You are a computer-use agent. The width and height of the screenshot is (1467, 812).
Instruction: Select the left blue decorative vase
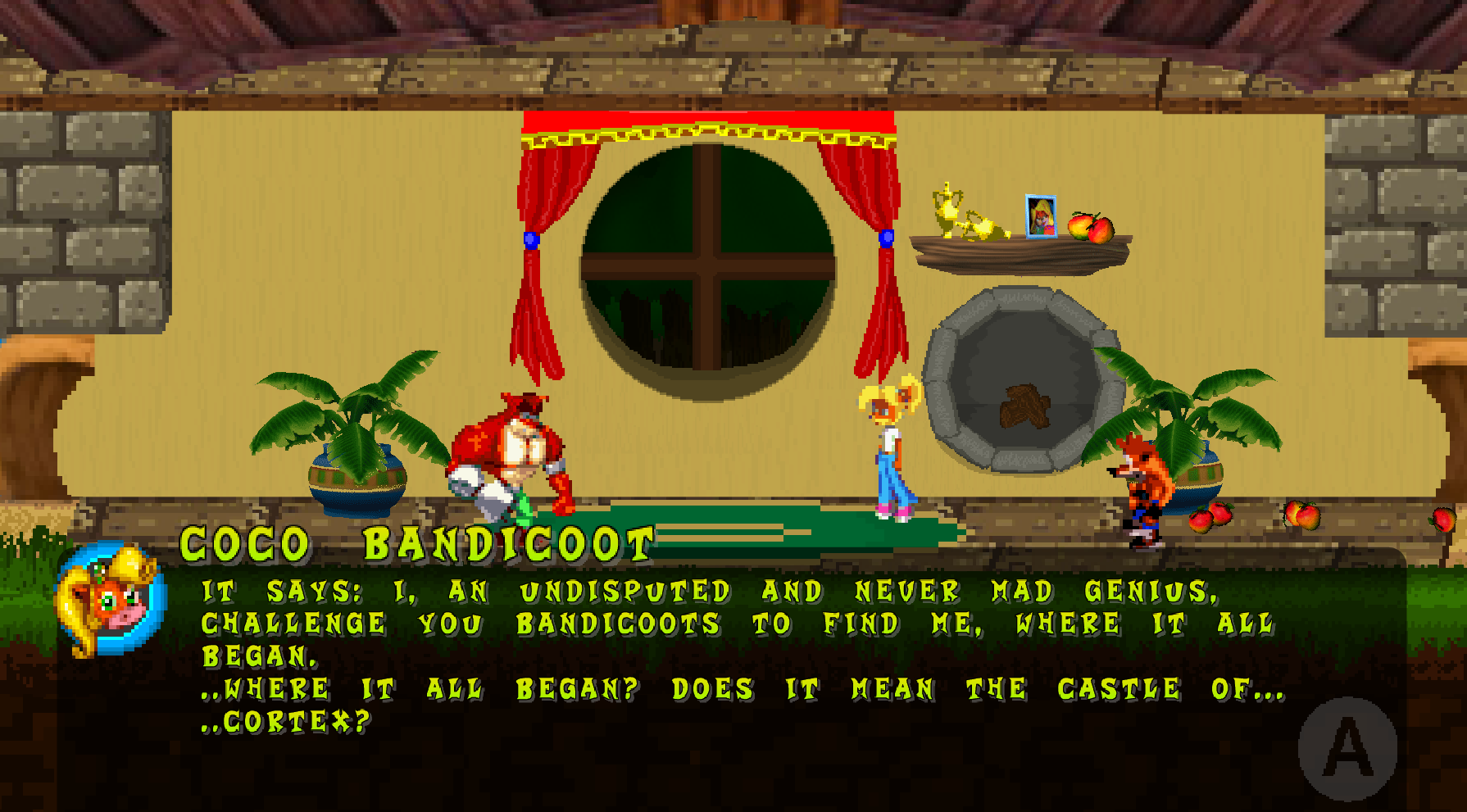(357, 483)
